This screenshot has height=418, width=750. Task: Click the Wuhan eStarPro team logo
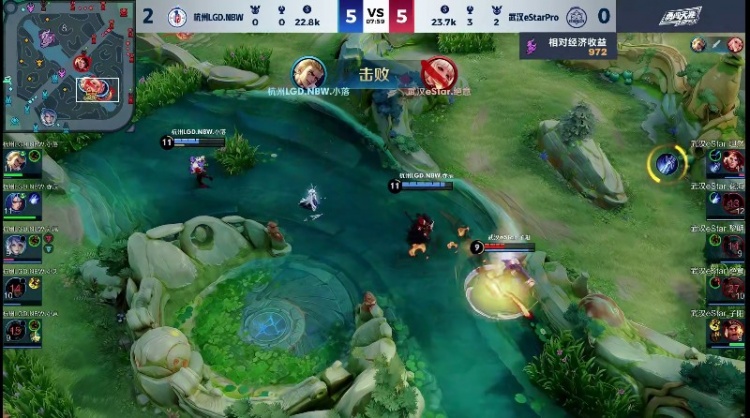pos(575,15)
